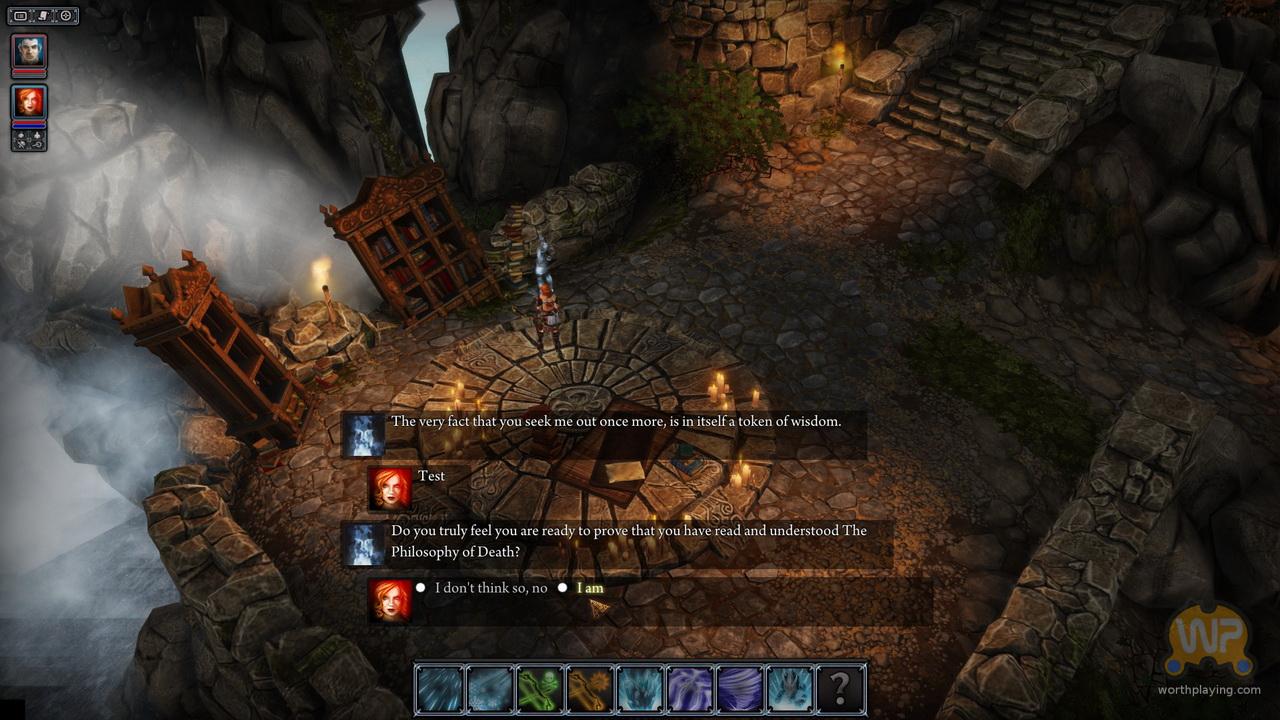1280x720 pixels.
Task: Activate the green skull and staff skill
Action: pos(540,689)
